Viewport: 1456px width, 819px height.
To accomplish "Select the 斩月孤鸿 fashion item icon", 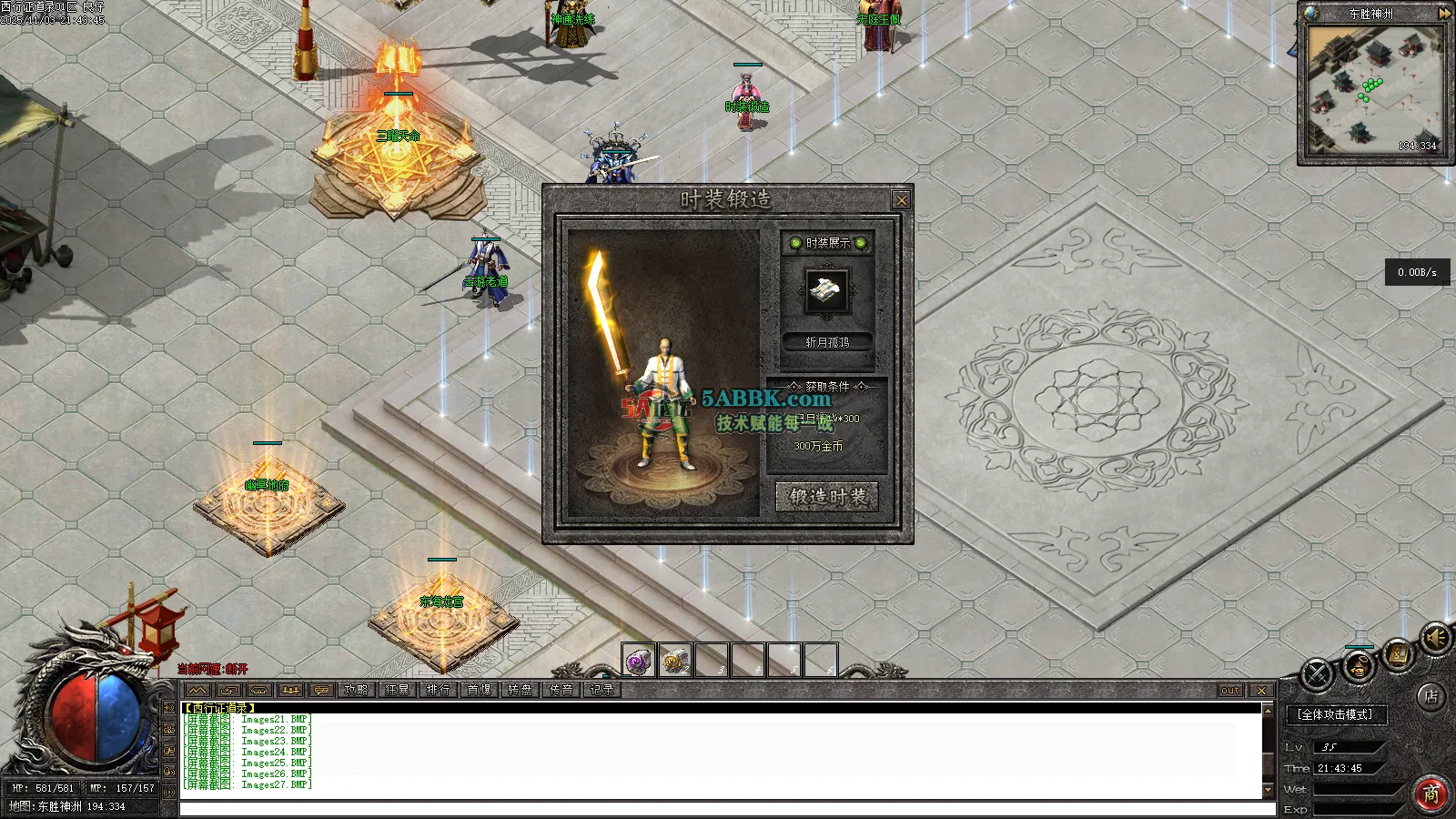I will coord(827,291).
